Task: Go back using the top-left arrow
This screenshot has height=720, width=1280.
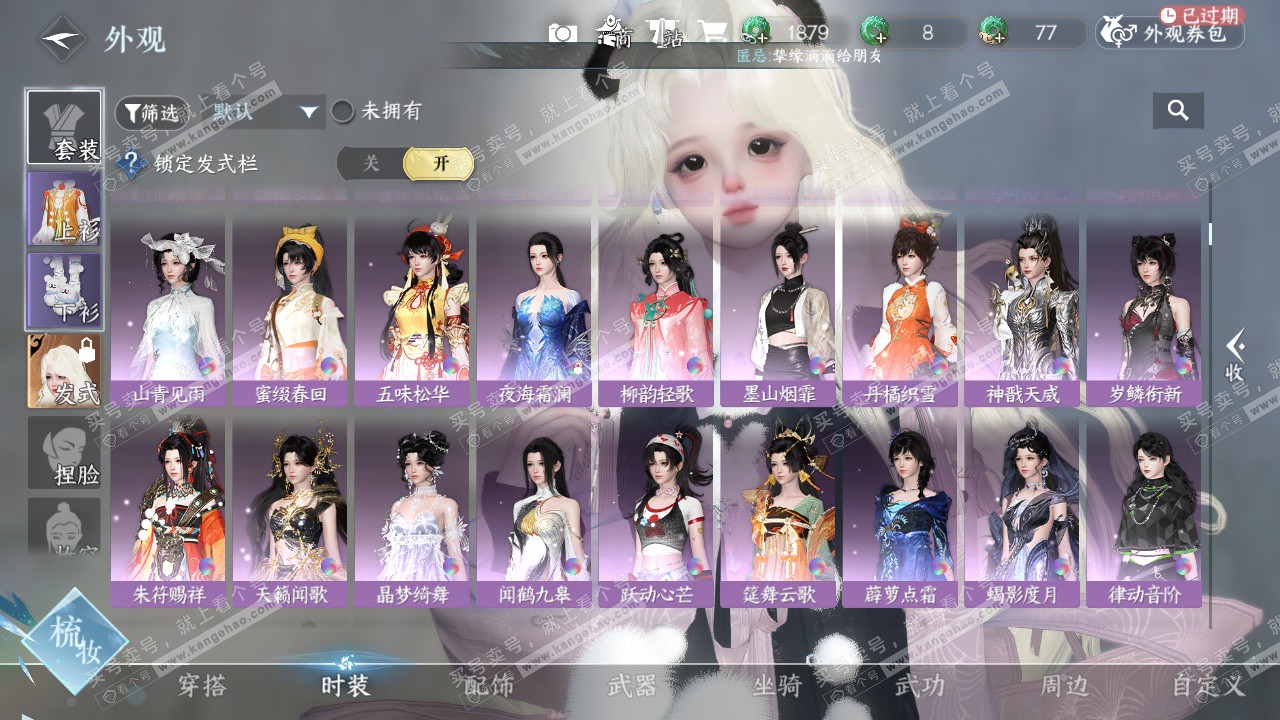Action: pos(62,40)
